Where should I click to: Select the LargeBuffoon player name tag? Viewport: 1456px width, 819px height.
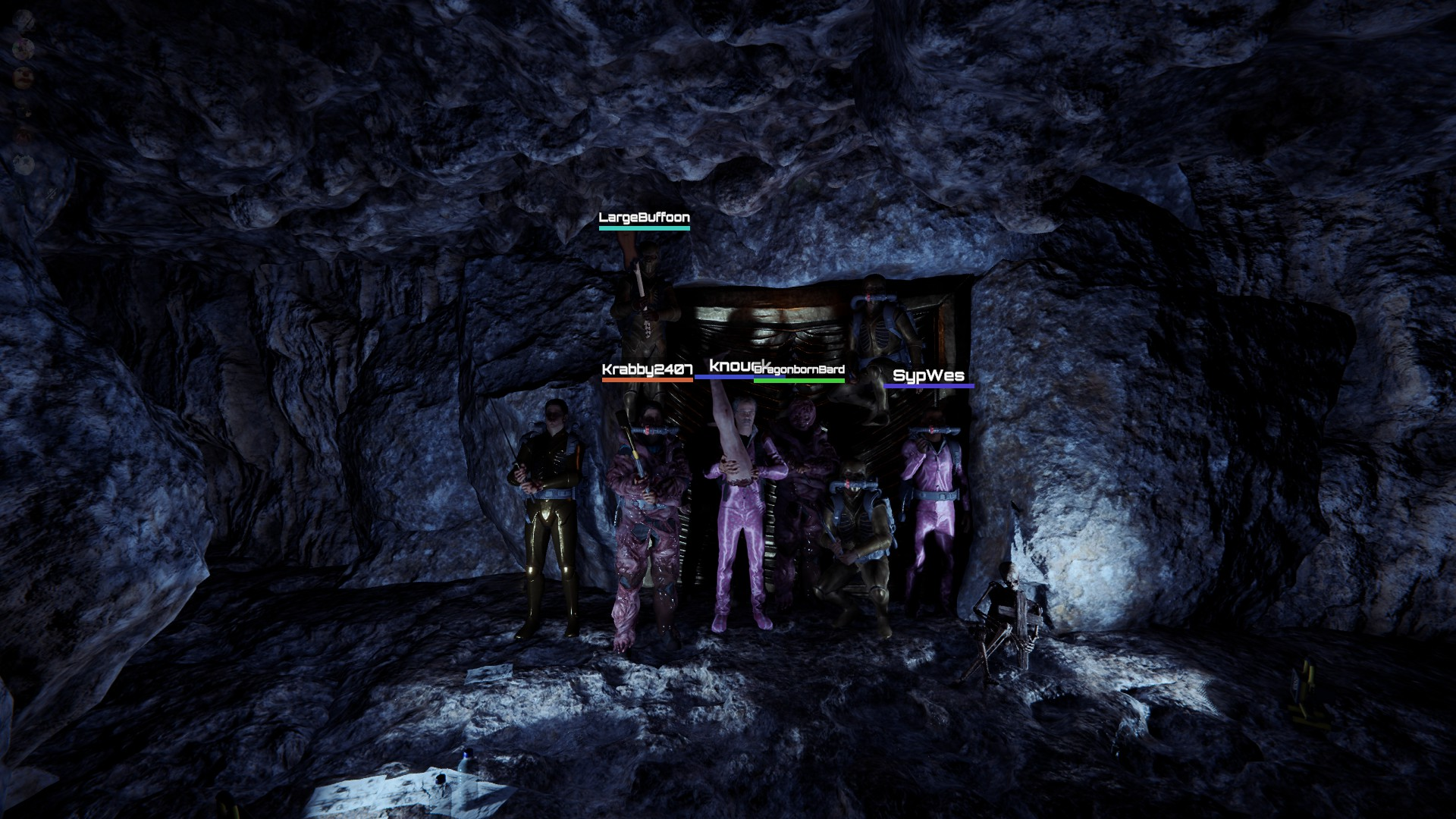pos(644,218)
